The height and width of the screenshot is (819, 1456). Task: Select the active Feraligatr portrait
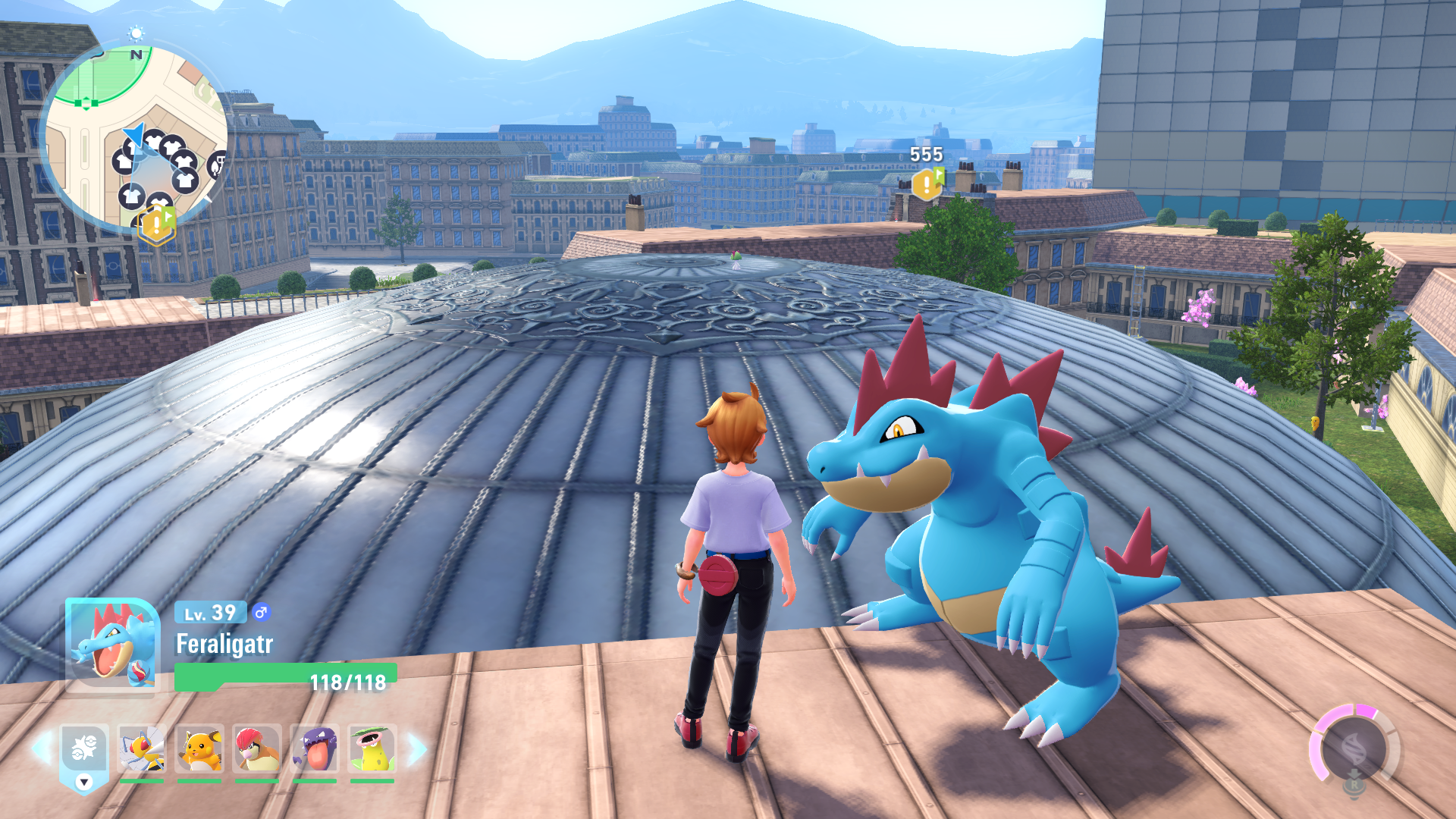(x=112, y=644)
